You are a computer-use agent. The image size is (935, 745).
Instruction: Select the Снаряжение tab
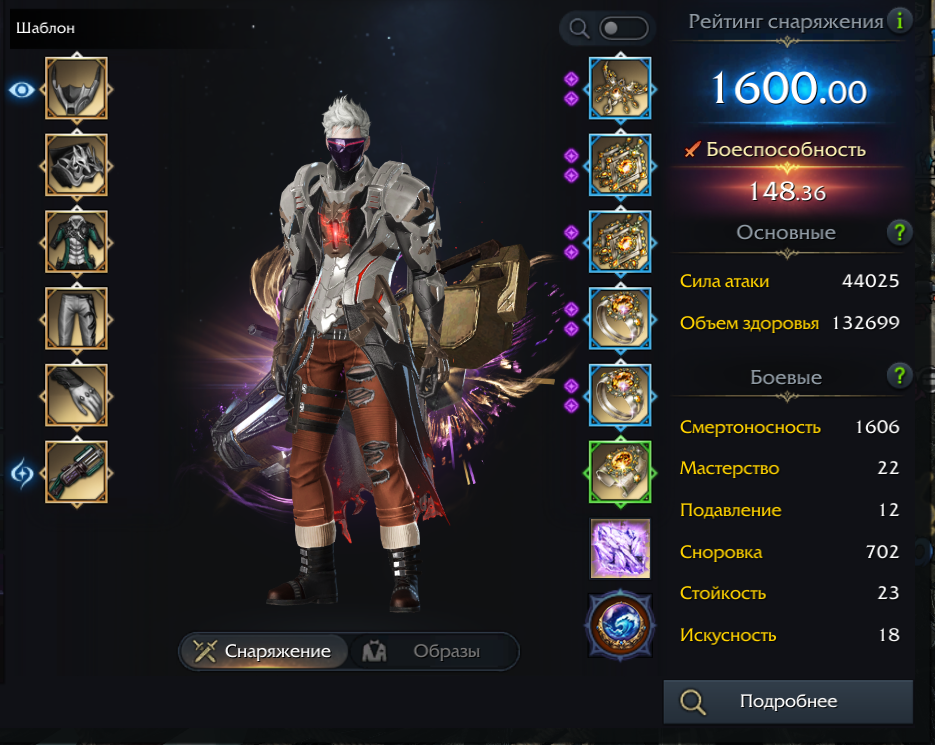point(264,651)
